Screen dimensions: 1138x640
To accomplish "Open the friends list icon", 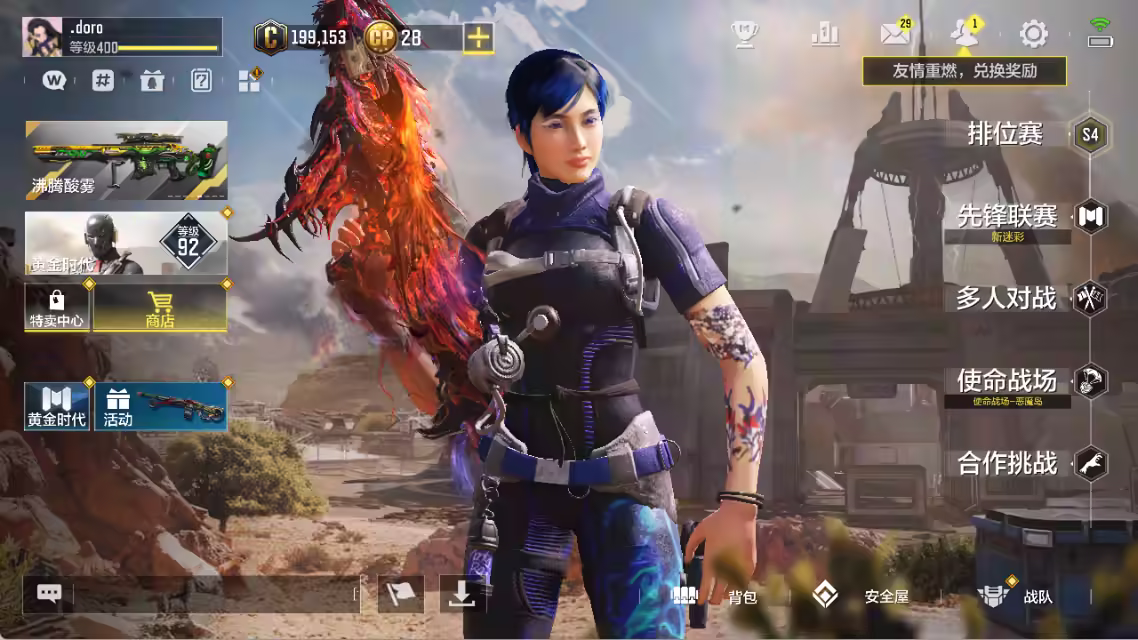I will [964, 34].
